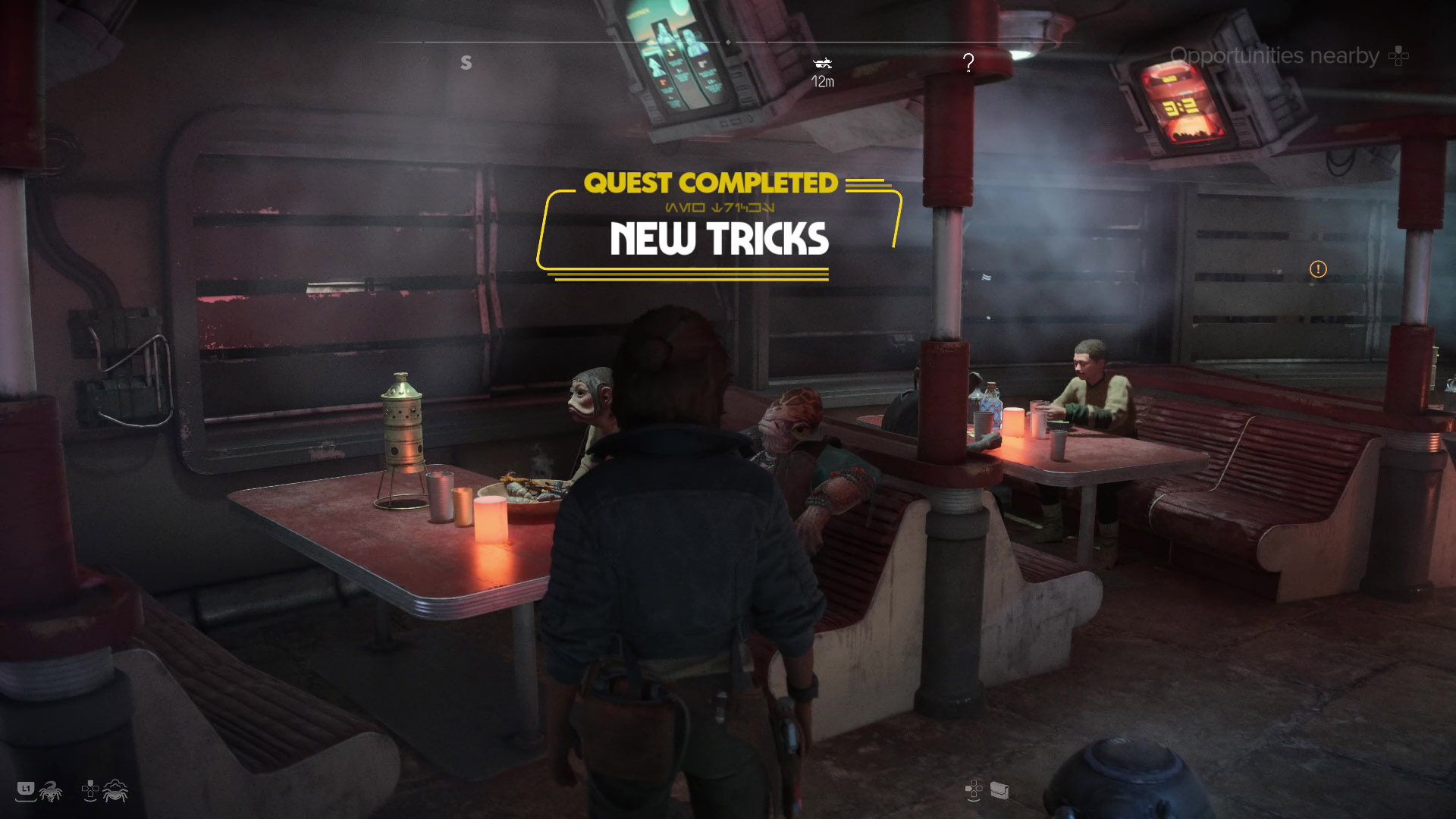Click the S south indicator on the compass

click(x=466, y=62)
